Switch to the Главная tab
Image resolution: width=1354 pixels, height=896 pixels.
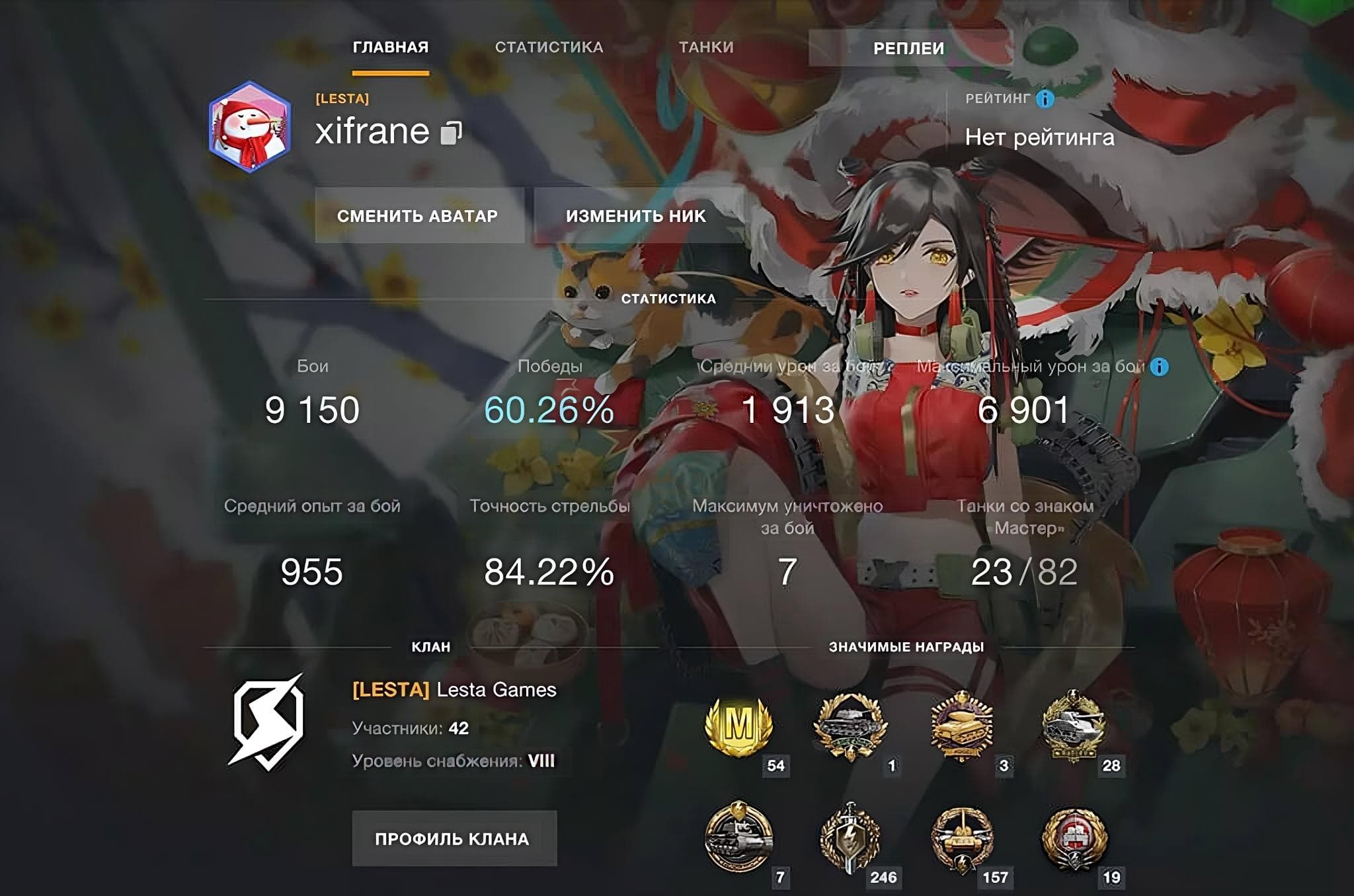[390, 48]
